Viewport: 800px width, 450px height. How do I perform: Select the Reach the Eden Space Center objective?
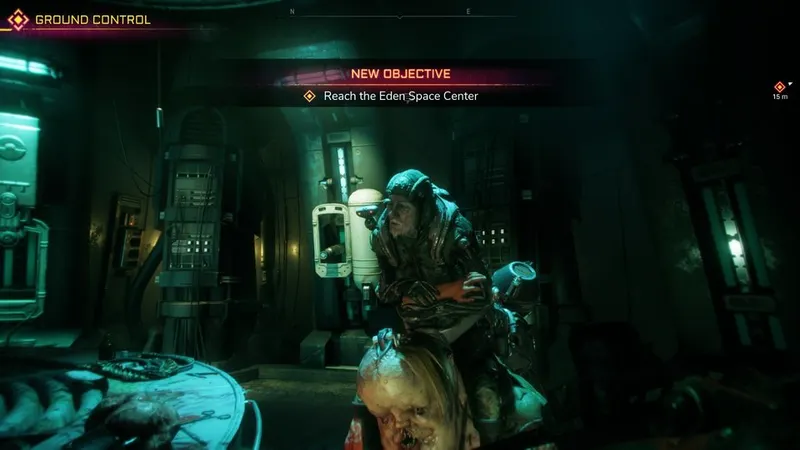tap(392, 96)
